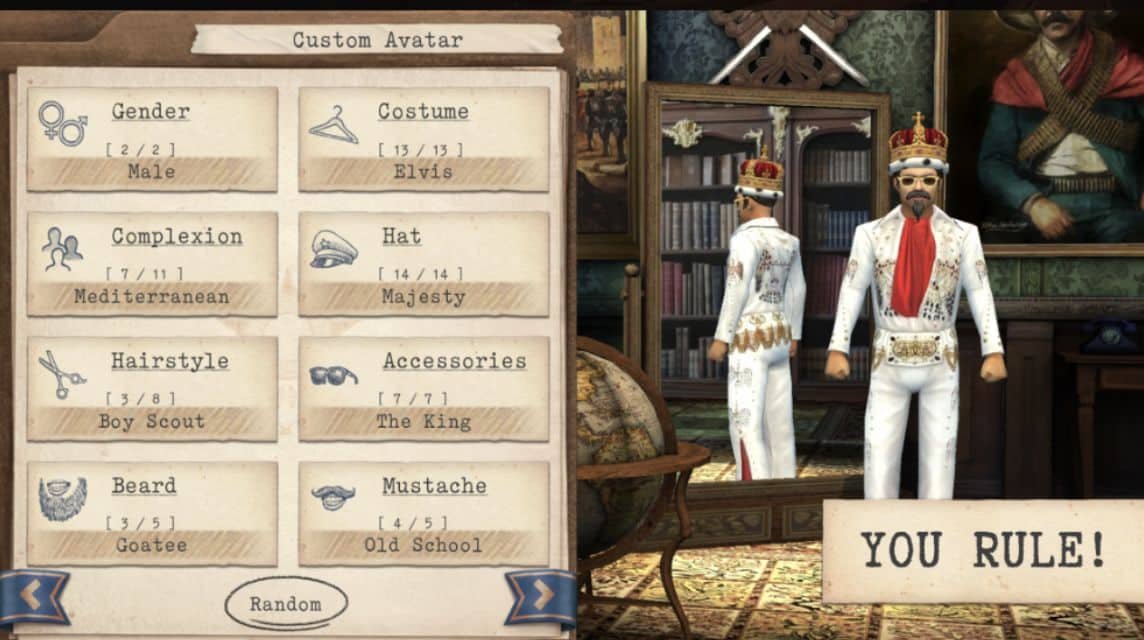The height and width of the screenshot is (640, 1144).
Task: Confirm avatar with YOU RULE! button
Action: [982, 551]
